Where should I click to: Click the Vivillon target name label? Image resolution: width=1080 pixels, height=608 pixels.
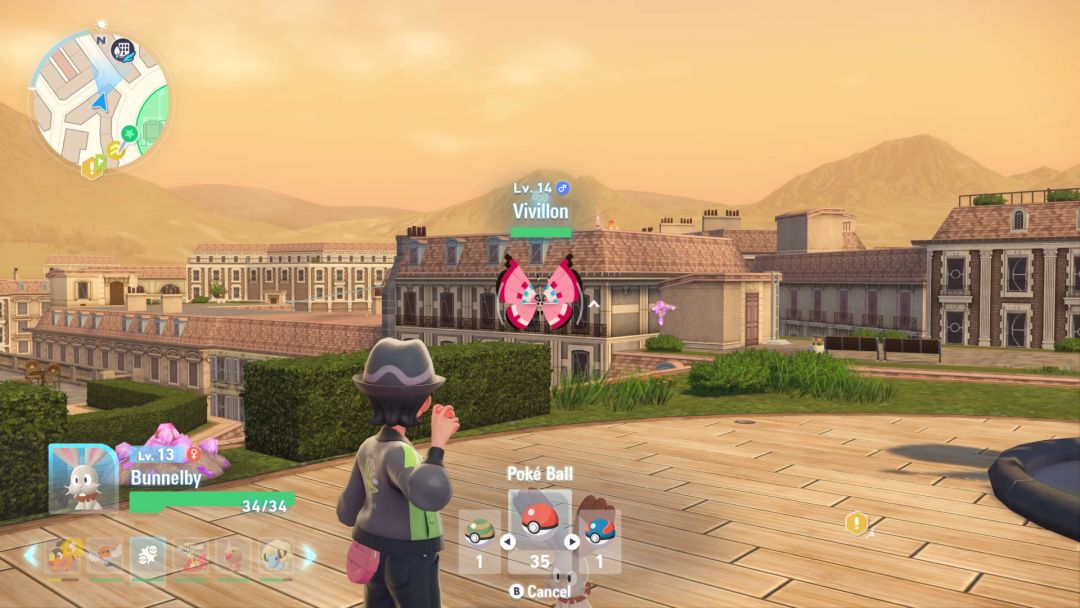click(x=541, y=211)
